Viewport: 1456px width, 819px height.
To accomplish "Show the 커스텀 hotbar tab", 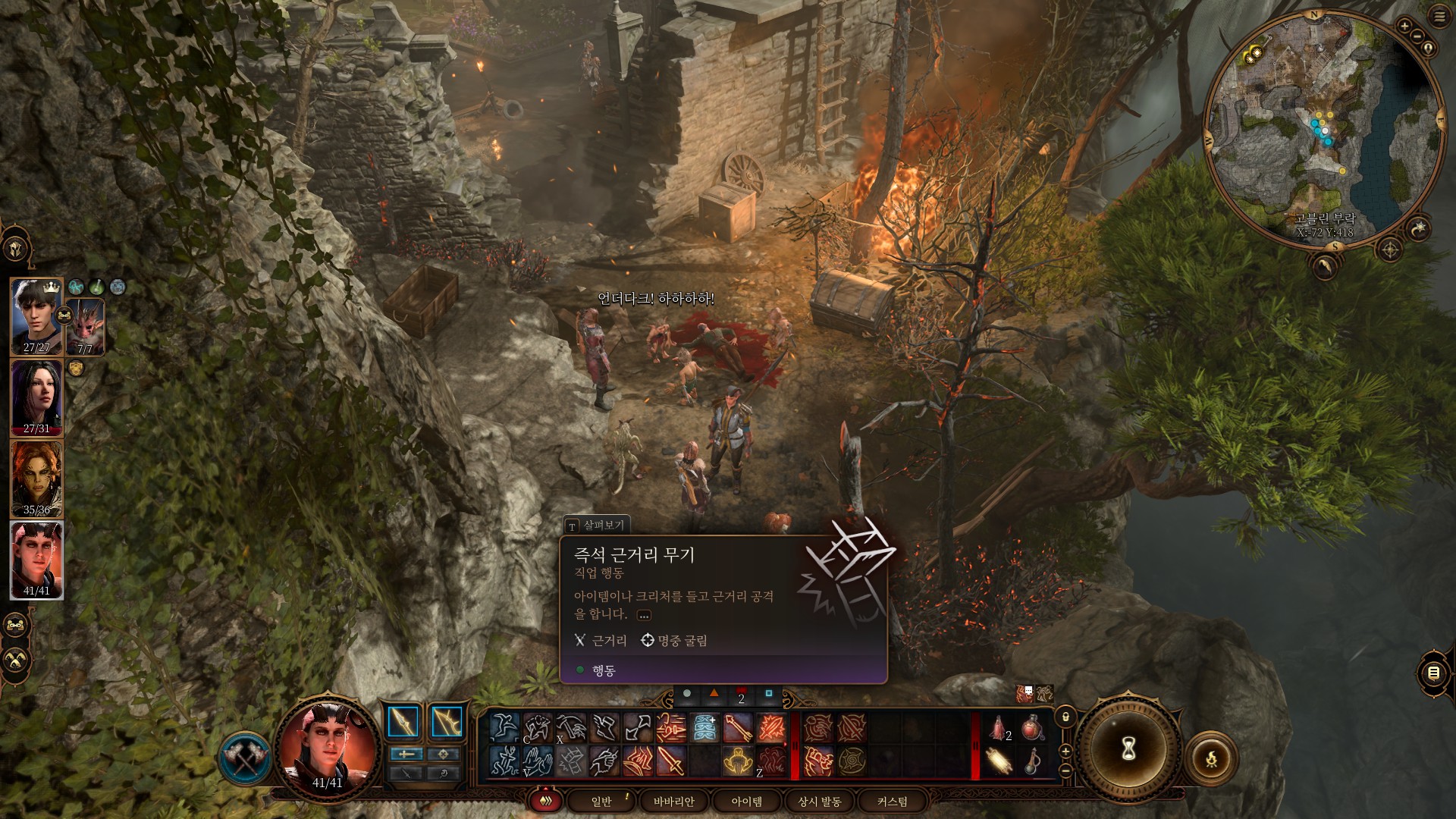I will click(892, 801).
